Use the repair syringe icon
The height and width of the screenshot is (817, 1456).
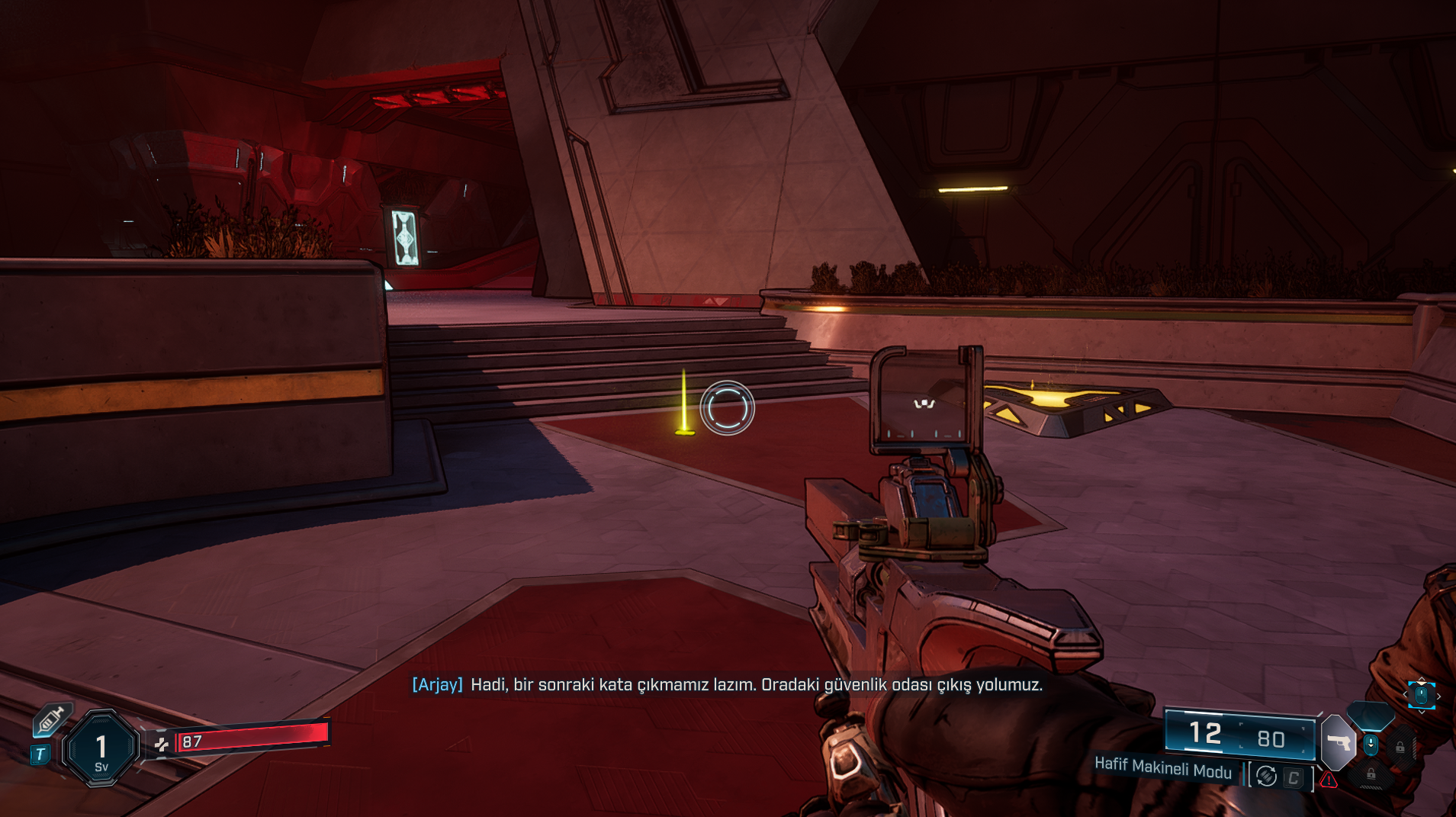coord(52,719)
